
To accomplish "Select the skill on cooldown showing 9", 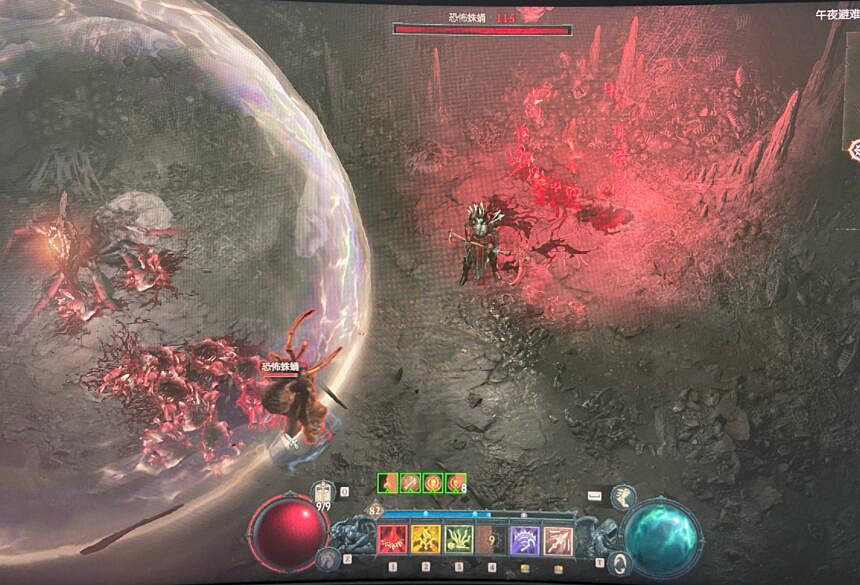I will click(491, 540).
